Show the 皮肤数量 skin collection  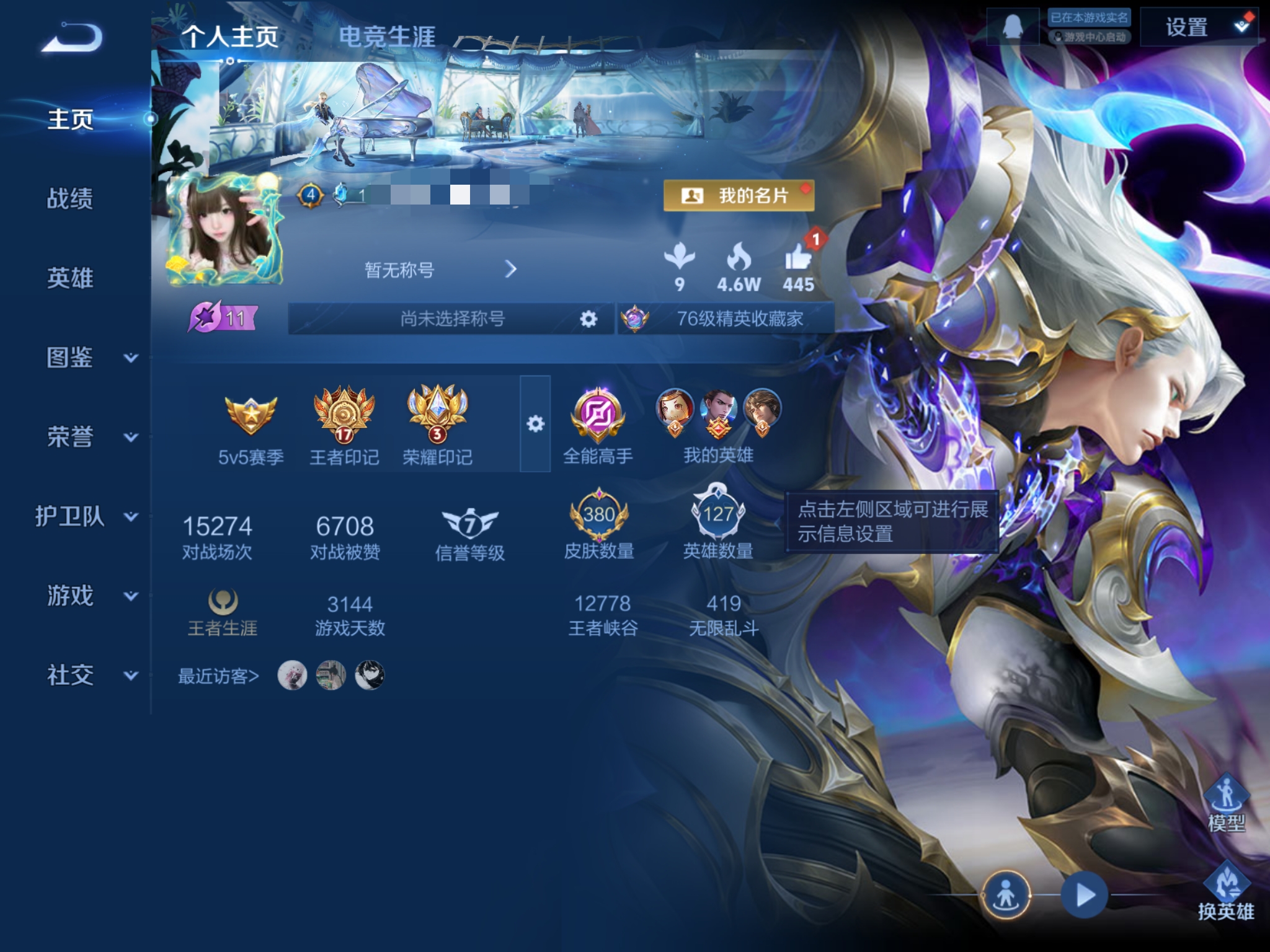[x=598, y=524]
